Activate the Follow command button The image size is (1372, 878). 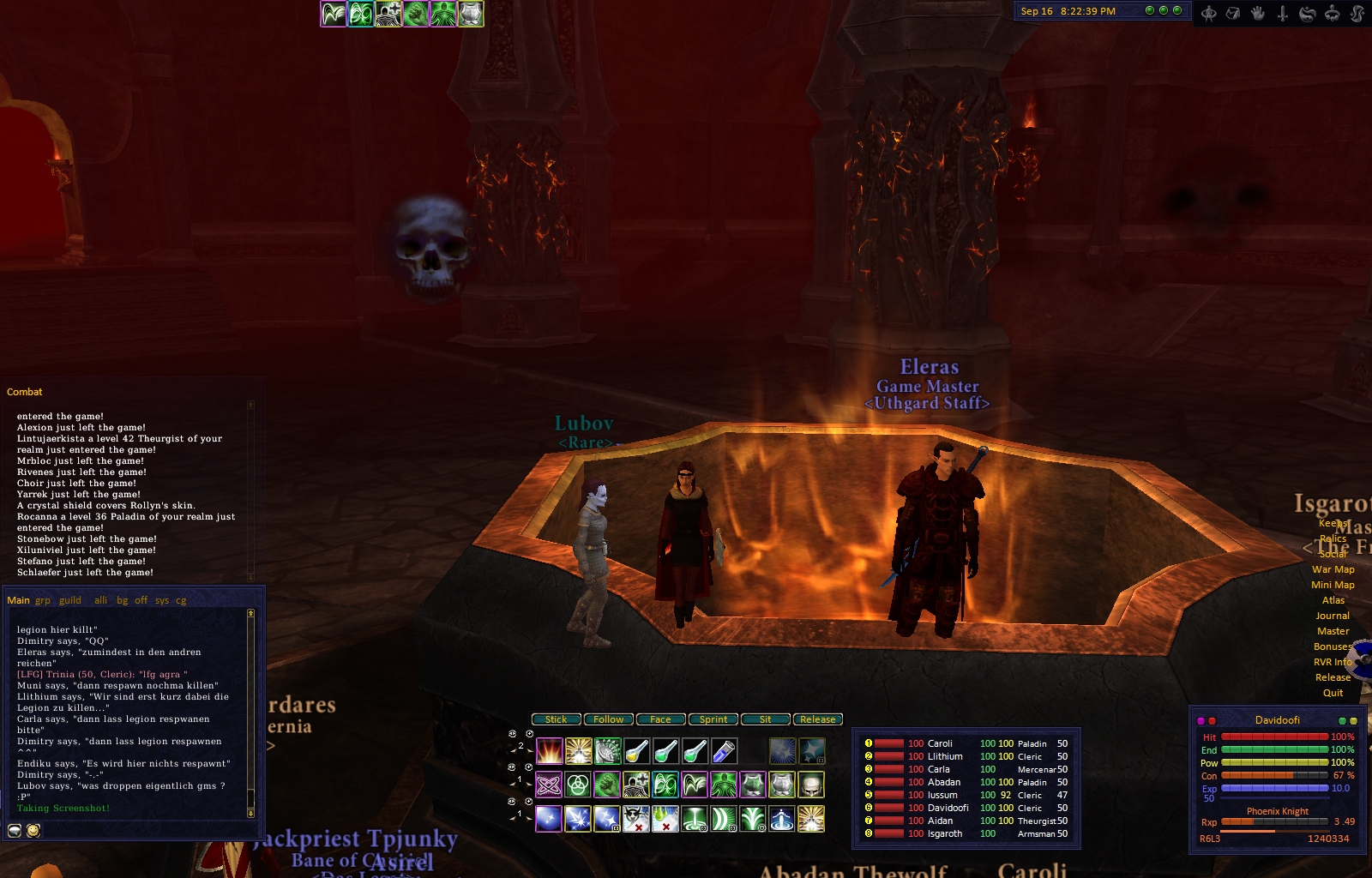[x=609, y=719]
